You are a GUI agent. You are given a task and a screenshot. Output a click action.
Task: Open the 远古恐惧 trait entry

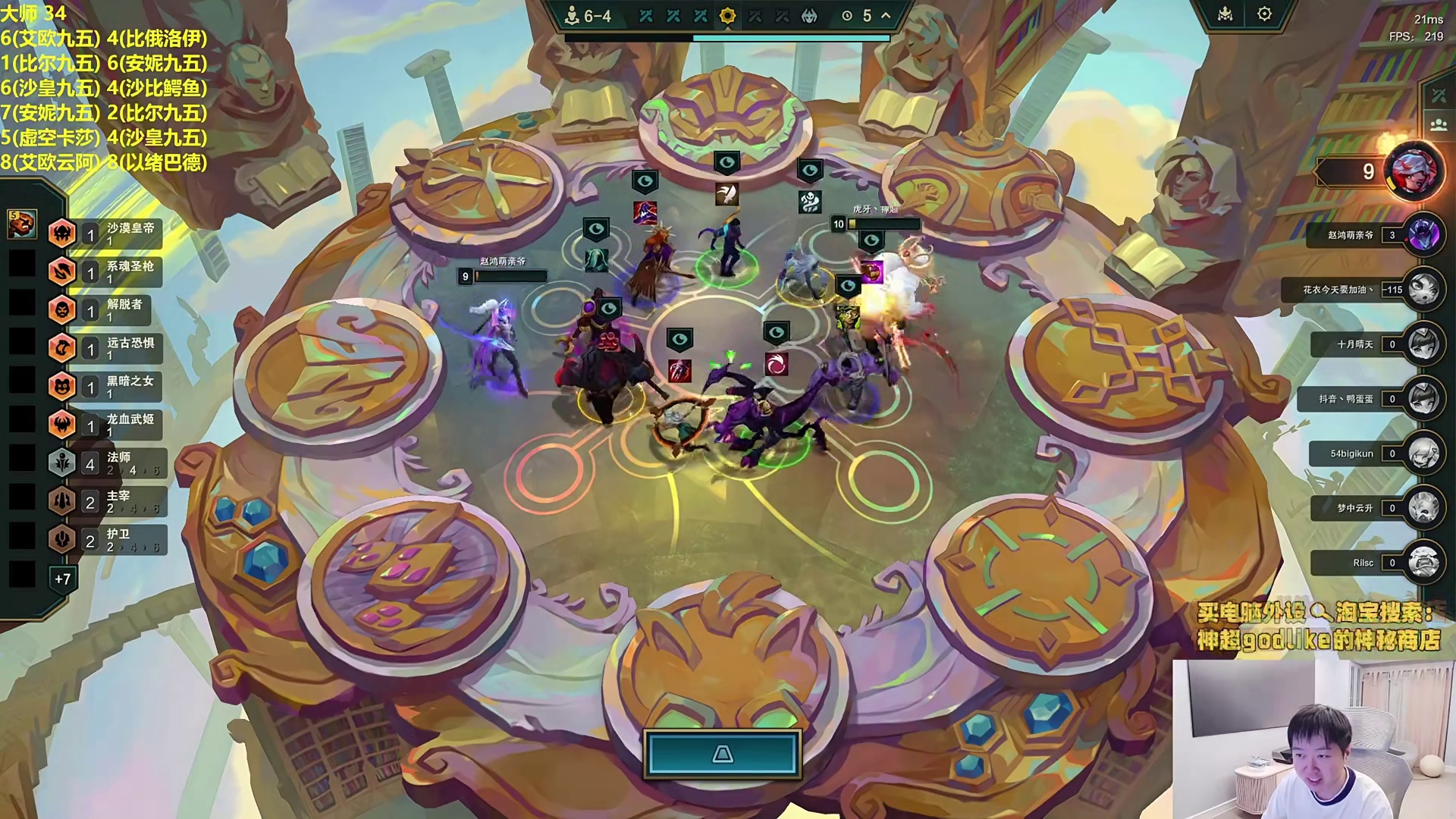(x=106, y=349)
